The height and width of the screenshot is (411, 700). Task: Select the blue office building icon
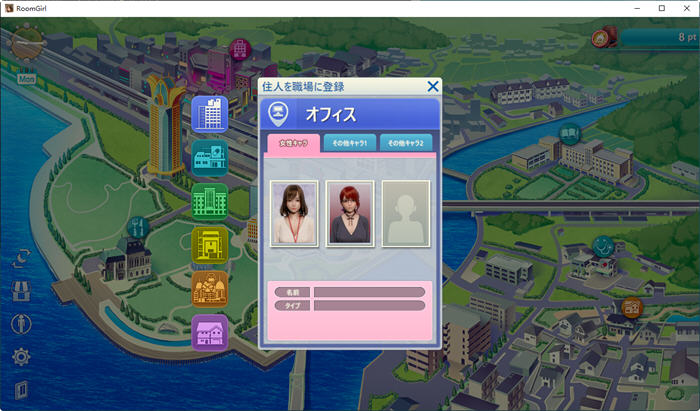(210, 114)
